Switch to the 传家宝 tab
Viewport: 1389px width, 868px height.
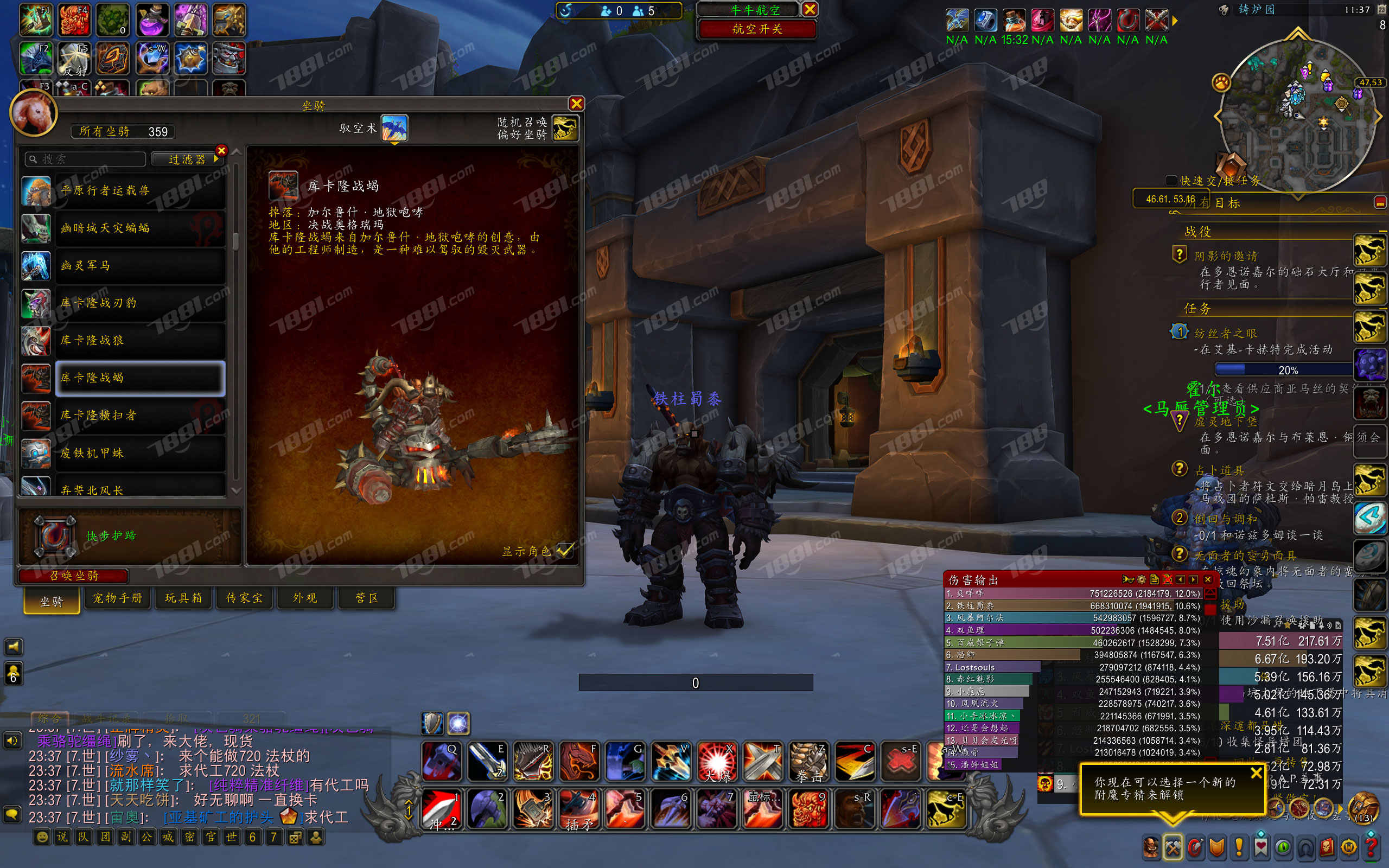[244, 598]
